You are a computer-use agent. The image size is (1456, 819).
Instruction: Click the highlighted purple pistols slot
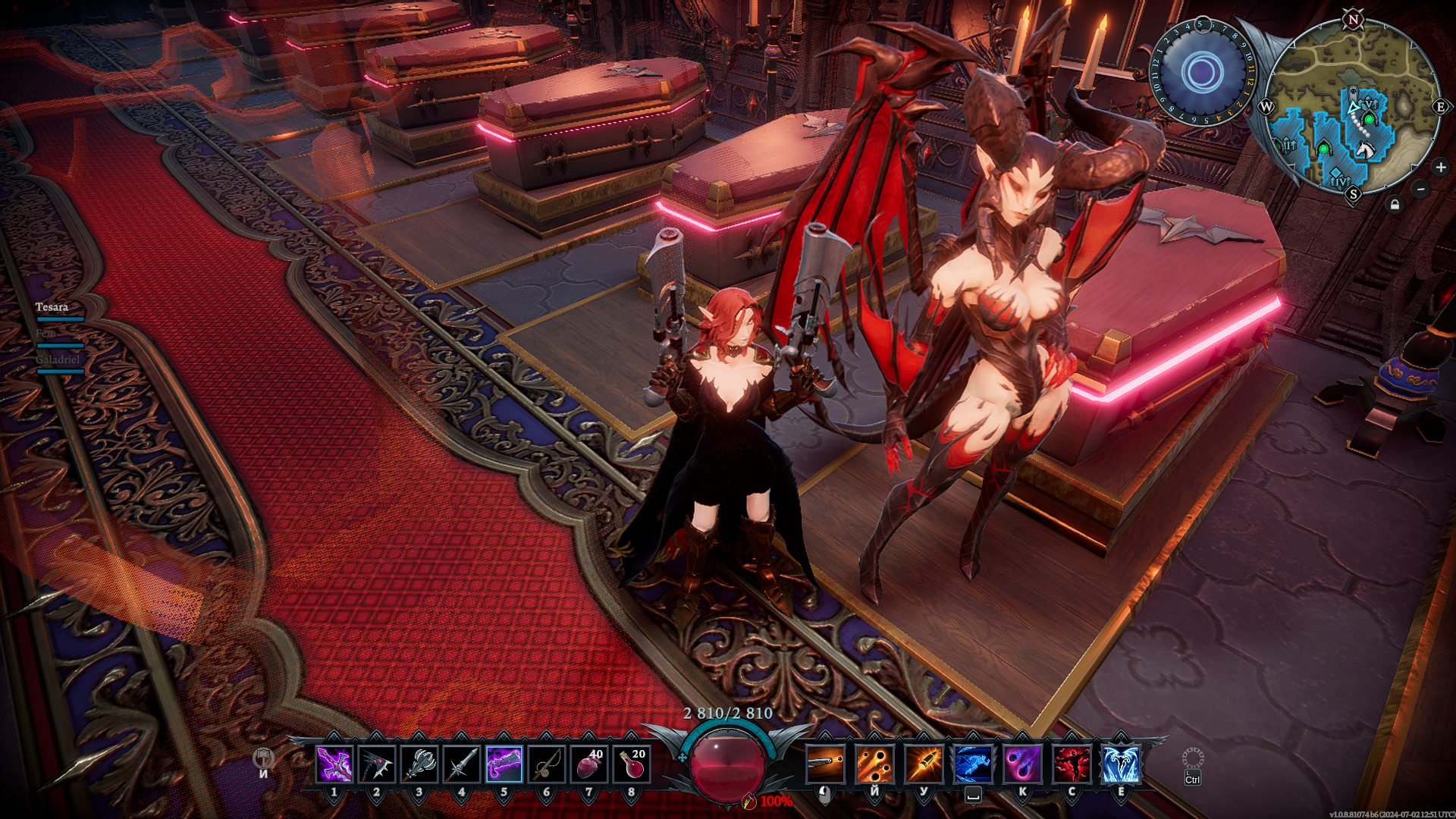pyautogui.click(x=504, y=764)
